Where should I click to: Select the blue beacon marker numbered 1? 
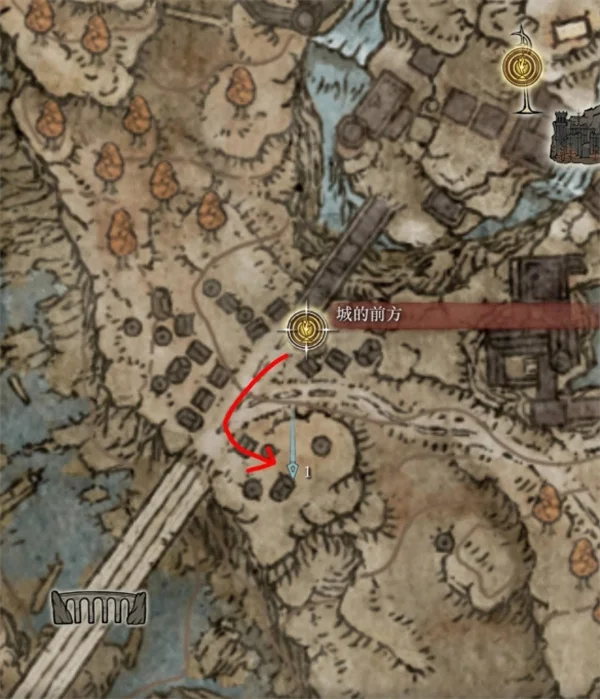tap(291, 466)
